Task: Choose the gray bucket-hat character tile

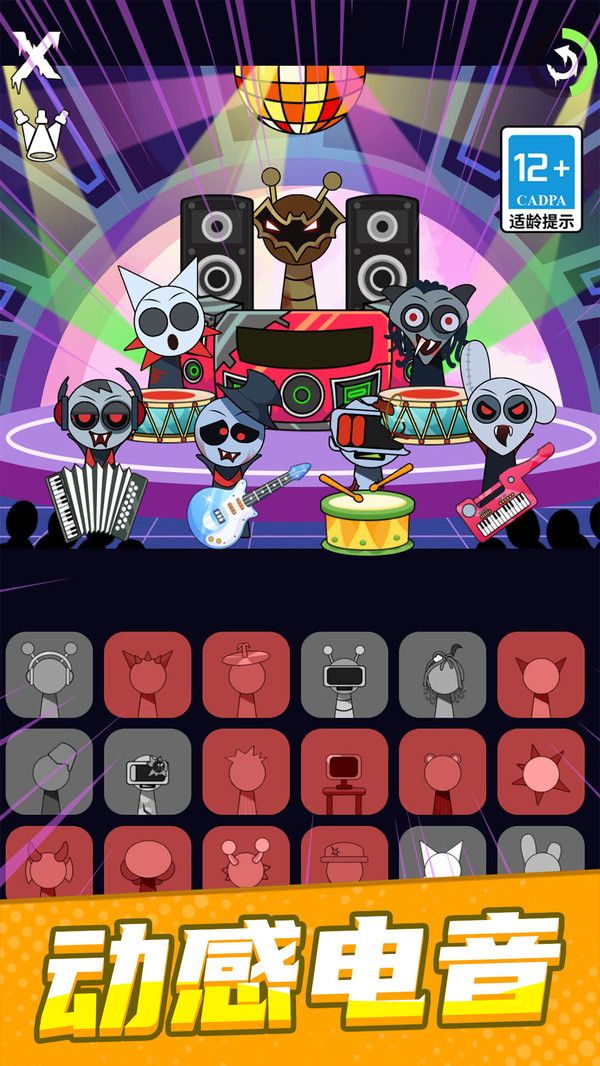Action: 49,771
